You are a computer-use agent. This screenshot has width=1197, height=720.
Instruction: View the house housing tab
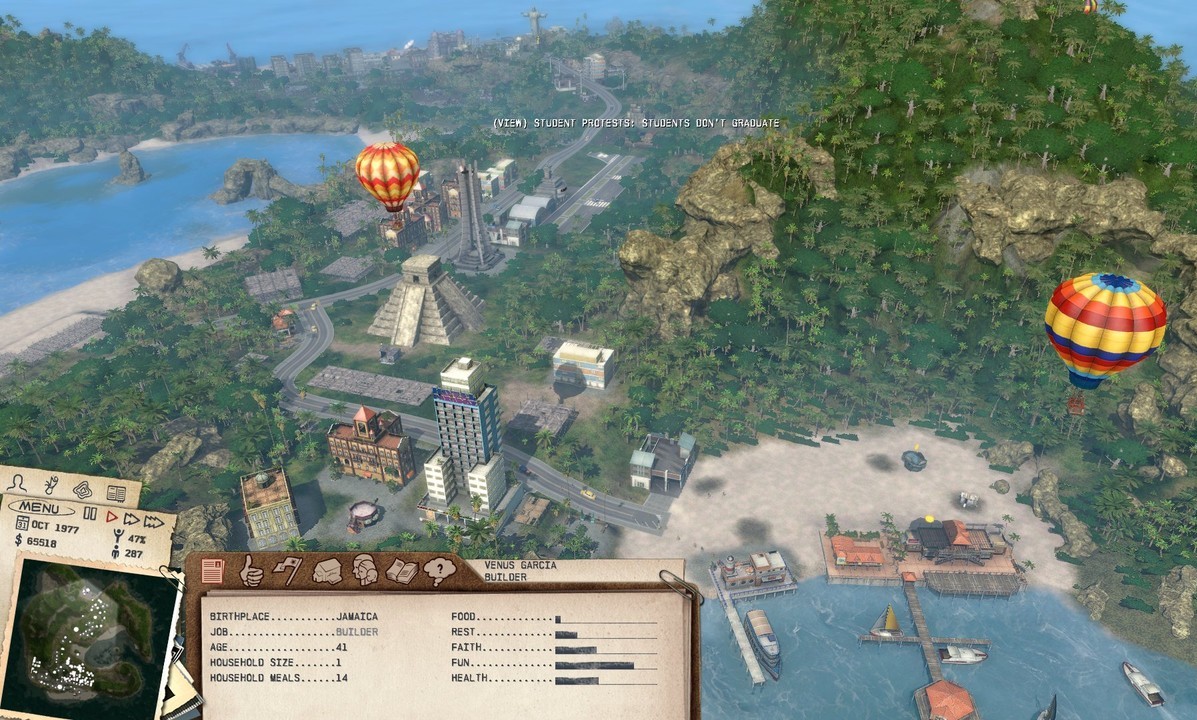coord(327,571)
